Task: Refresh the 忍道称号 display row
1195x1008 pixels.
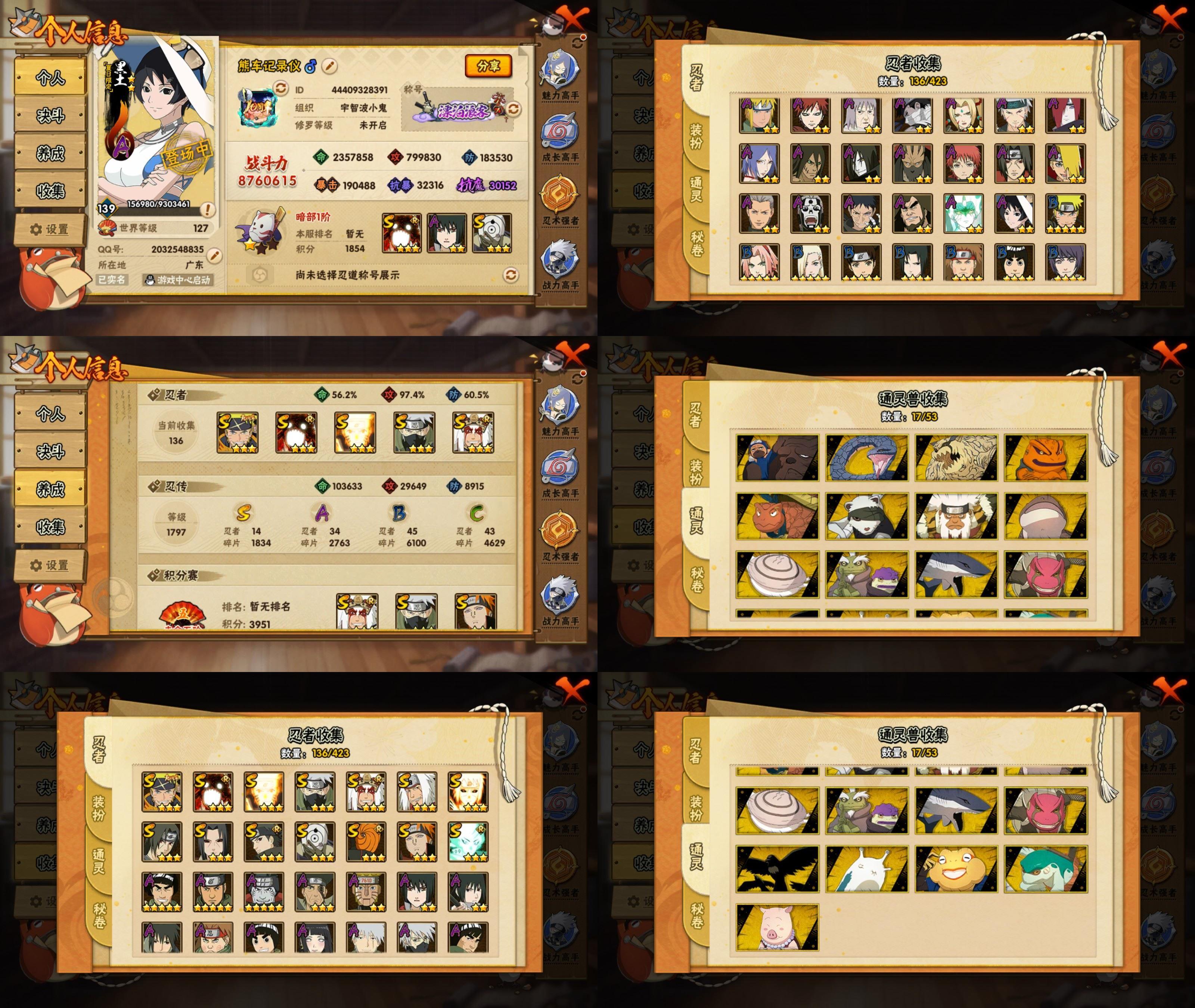Action: pos(510,275)
